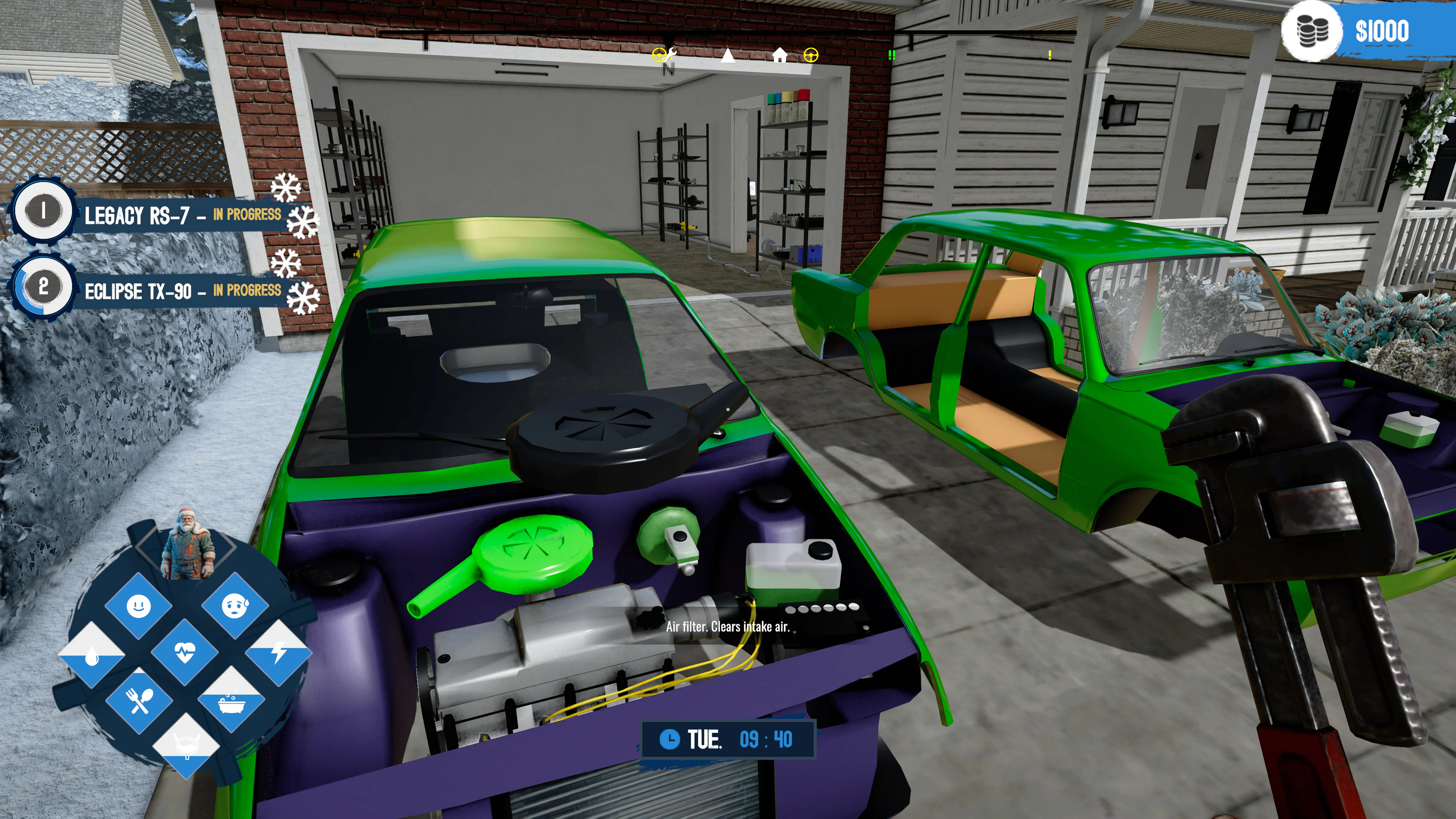Check the smiley face mood icon

pos(138,606)
